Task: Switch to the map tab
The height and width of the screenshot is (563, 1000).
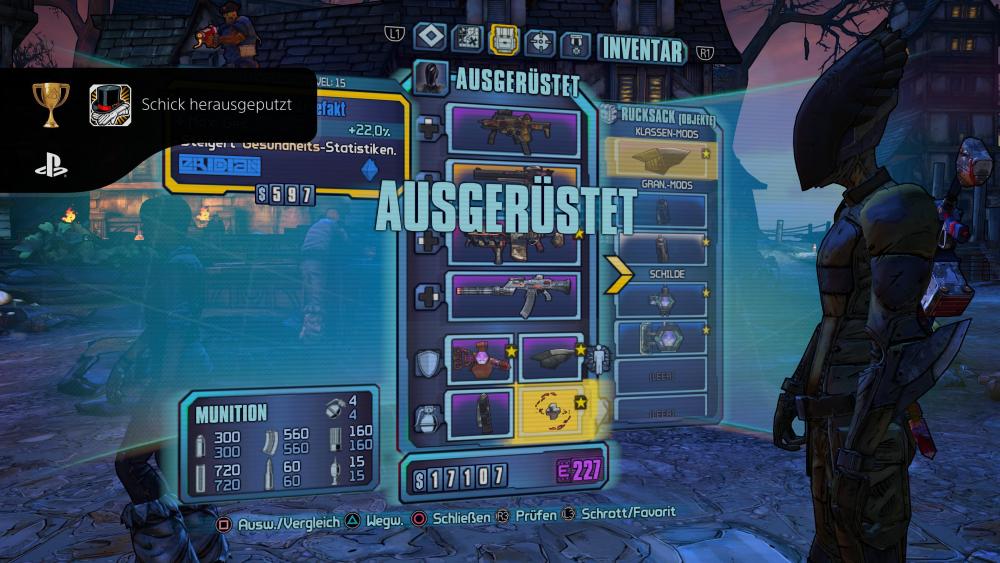Action: [x=467, y=38]
